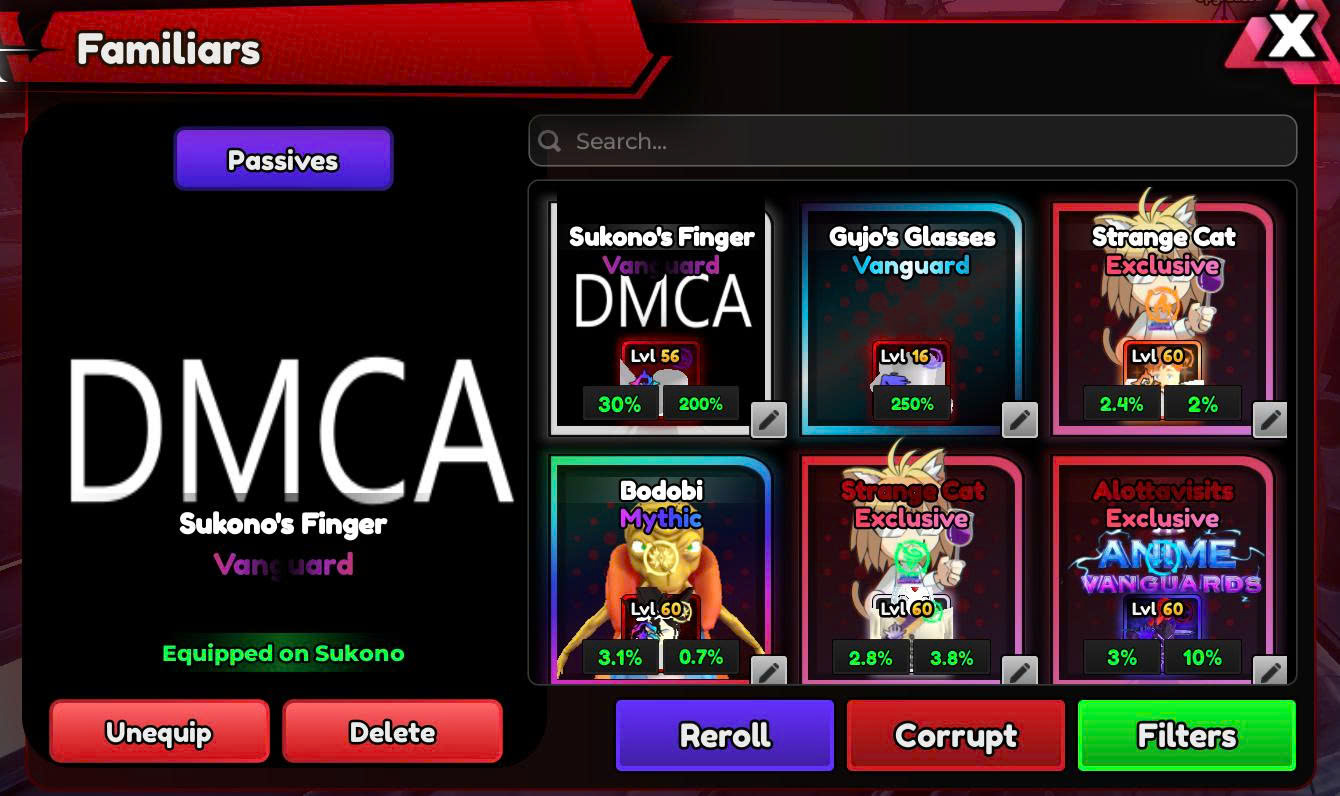Hit the Corrupt button
This screenshot has height=796, width=1340.
(956, 736)
